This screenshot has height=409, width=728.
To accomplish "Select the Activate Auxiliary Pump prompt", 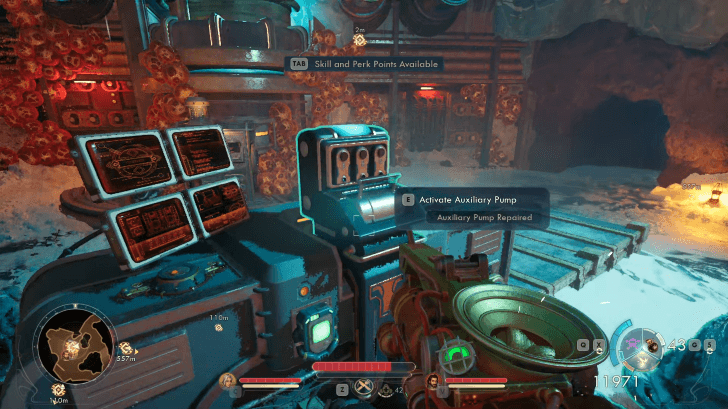I will pos(467,199).
